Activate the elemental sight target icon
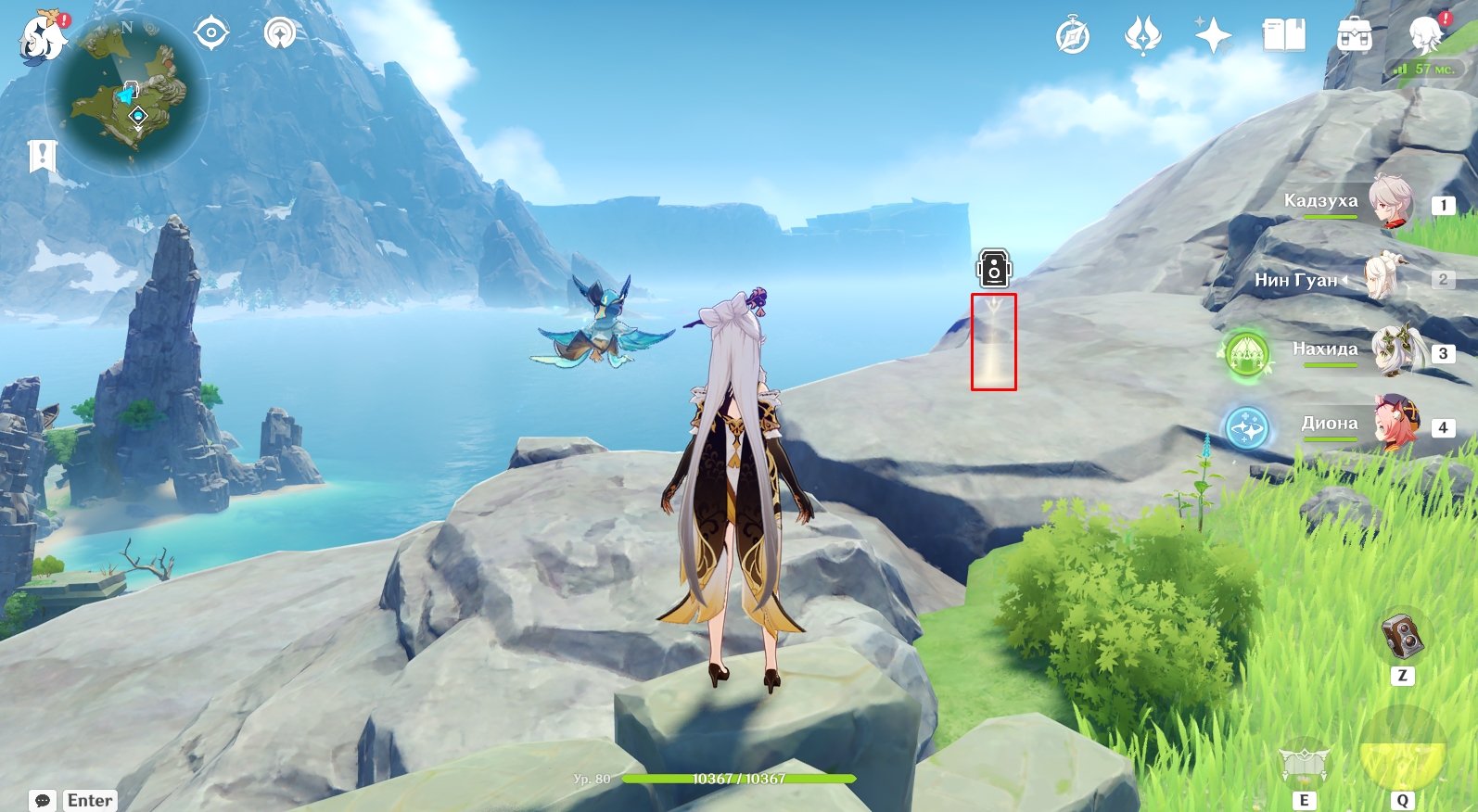Image resolution: width=1478 pixels, height=812 pixels. (211, 33)
